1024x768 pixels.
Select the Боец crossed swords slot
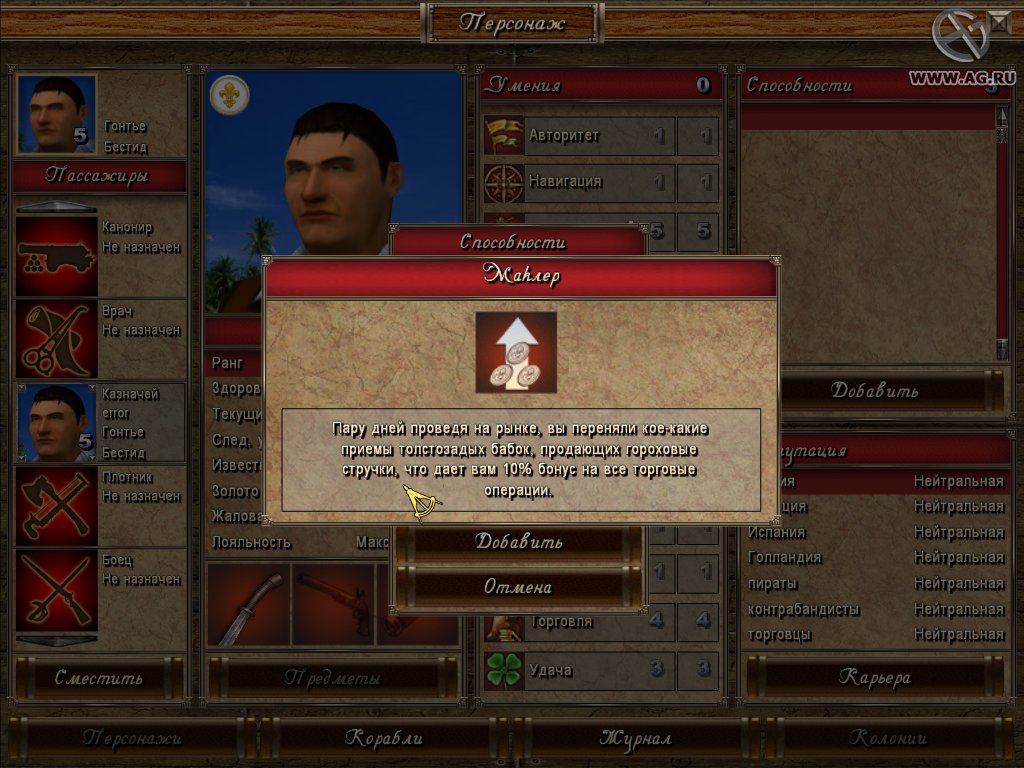pos(57,588)
